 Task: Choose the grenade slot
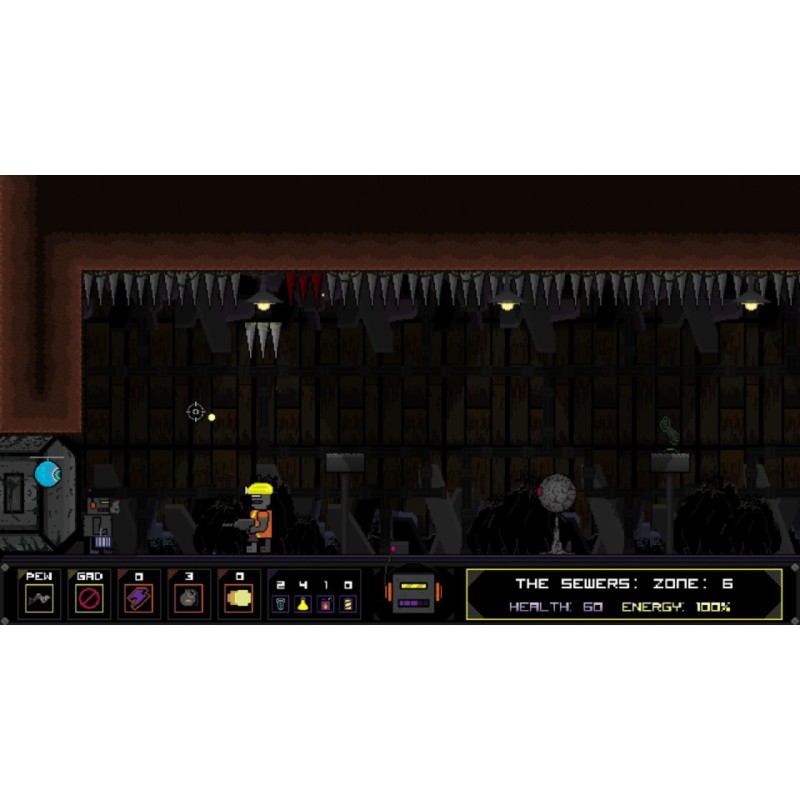click(x=189, y=597)
